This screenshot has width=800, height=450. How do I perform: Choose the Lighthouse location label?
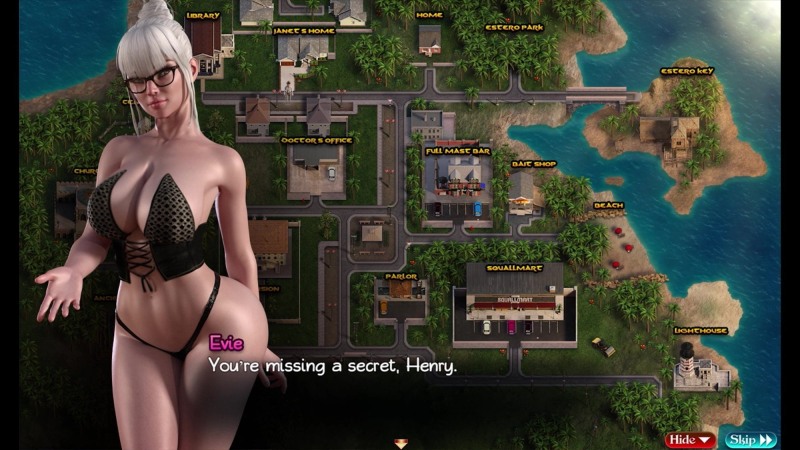pos(699,330)
